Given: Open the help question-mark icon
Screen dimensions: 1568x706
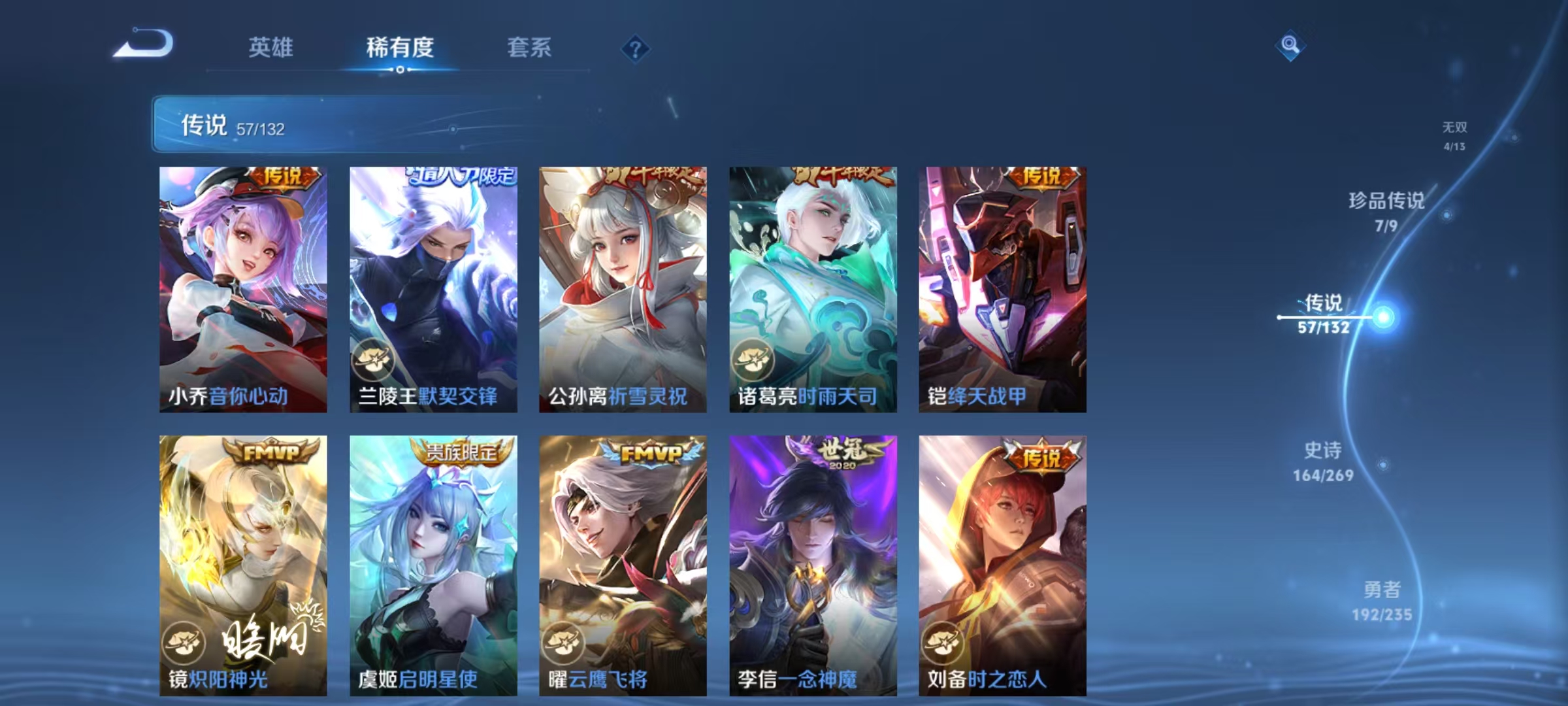Looking at the screenshot, I should coord(637,48).
